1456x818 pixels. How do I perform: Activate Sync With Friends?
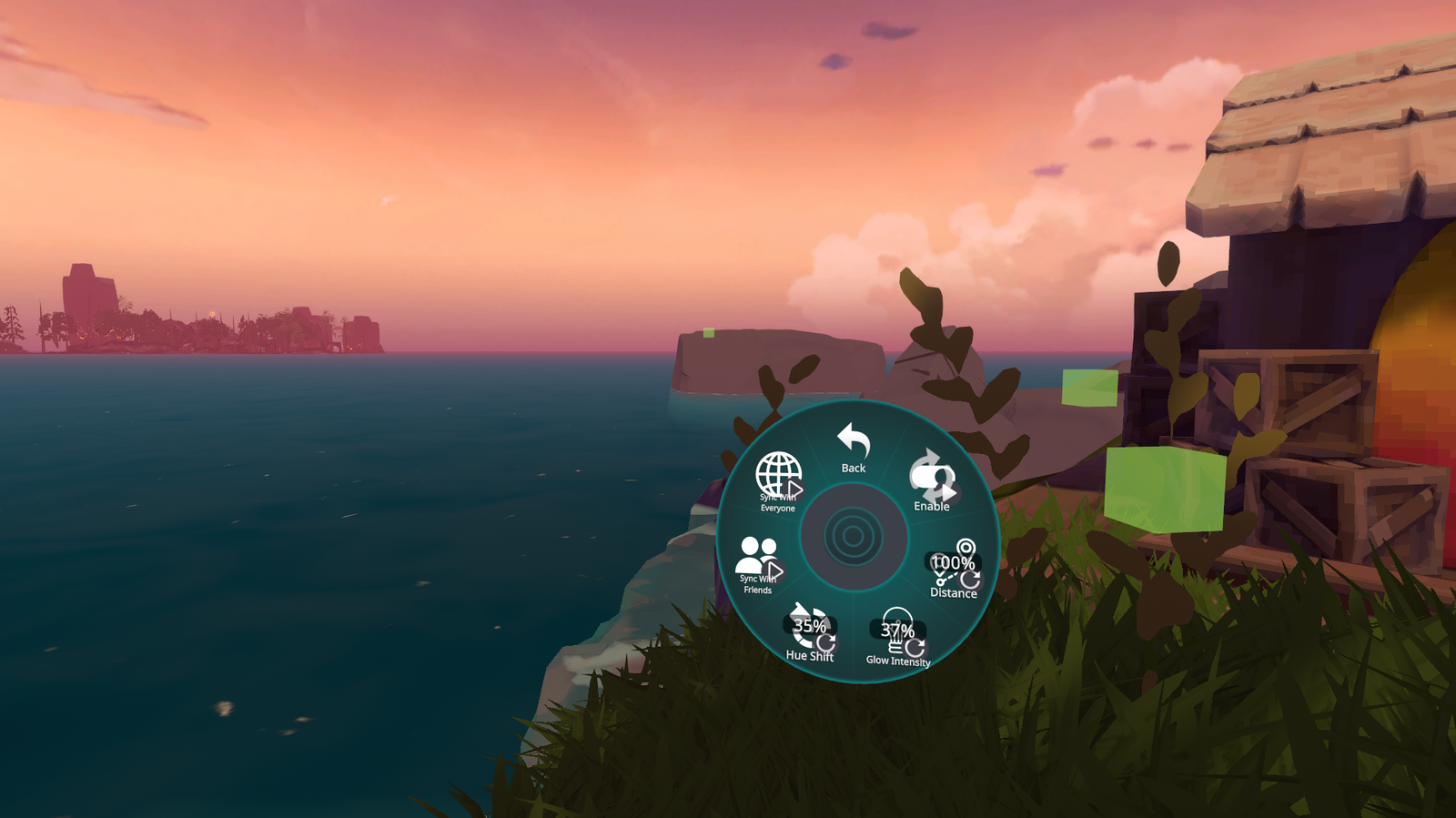tap(758, 564)
